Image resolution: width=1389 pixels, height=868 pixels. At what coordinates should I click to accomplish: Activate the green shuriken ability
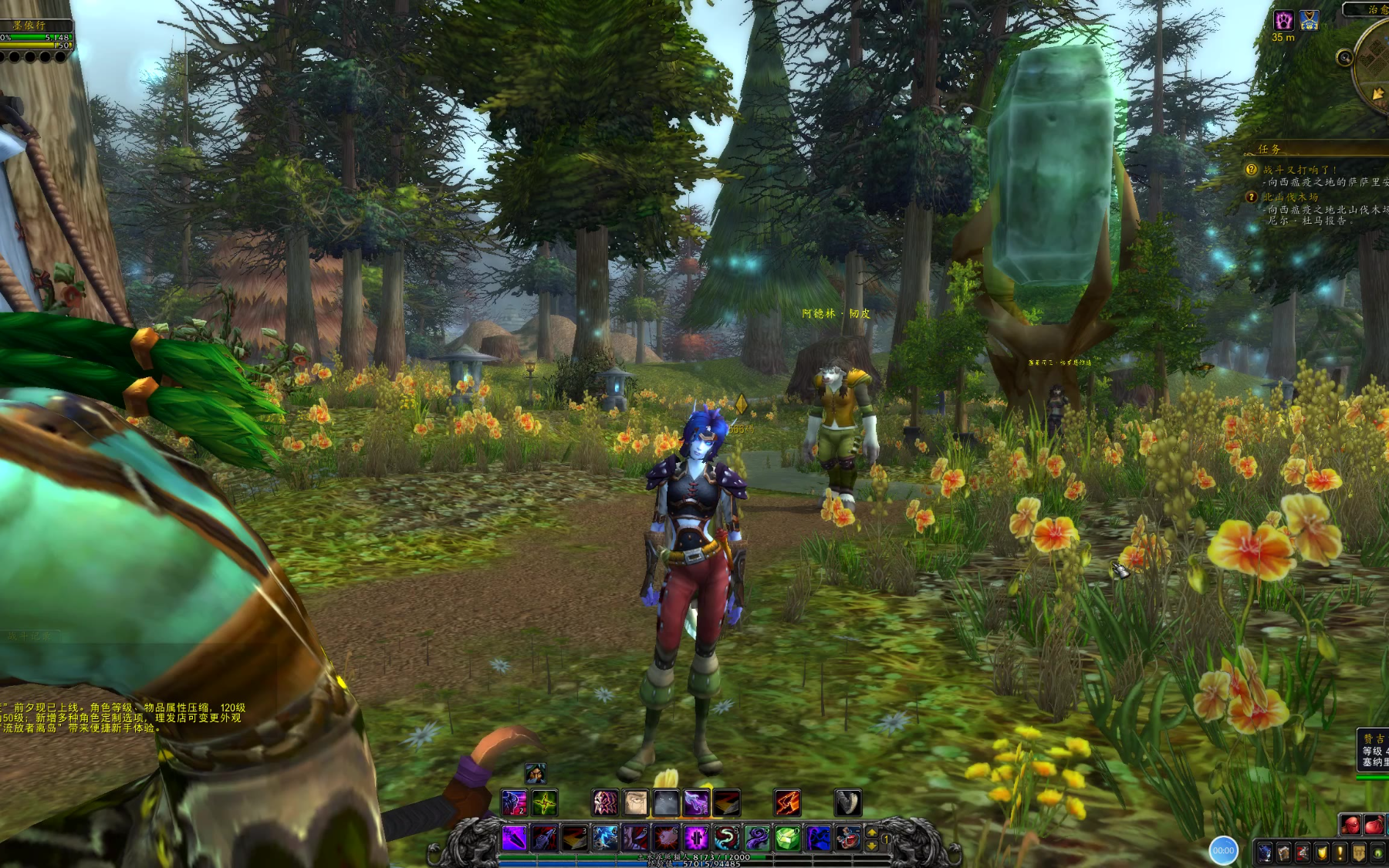[545, 803]
